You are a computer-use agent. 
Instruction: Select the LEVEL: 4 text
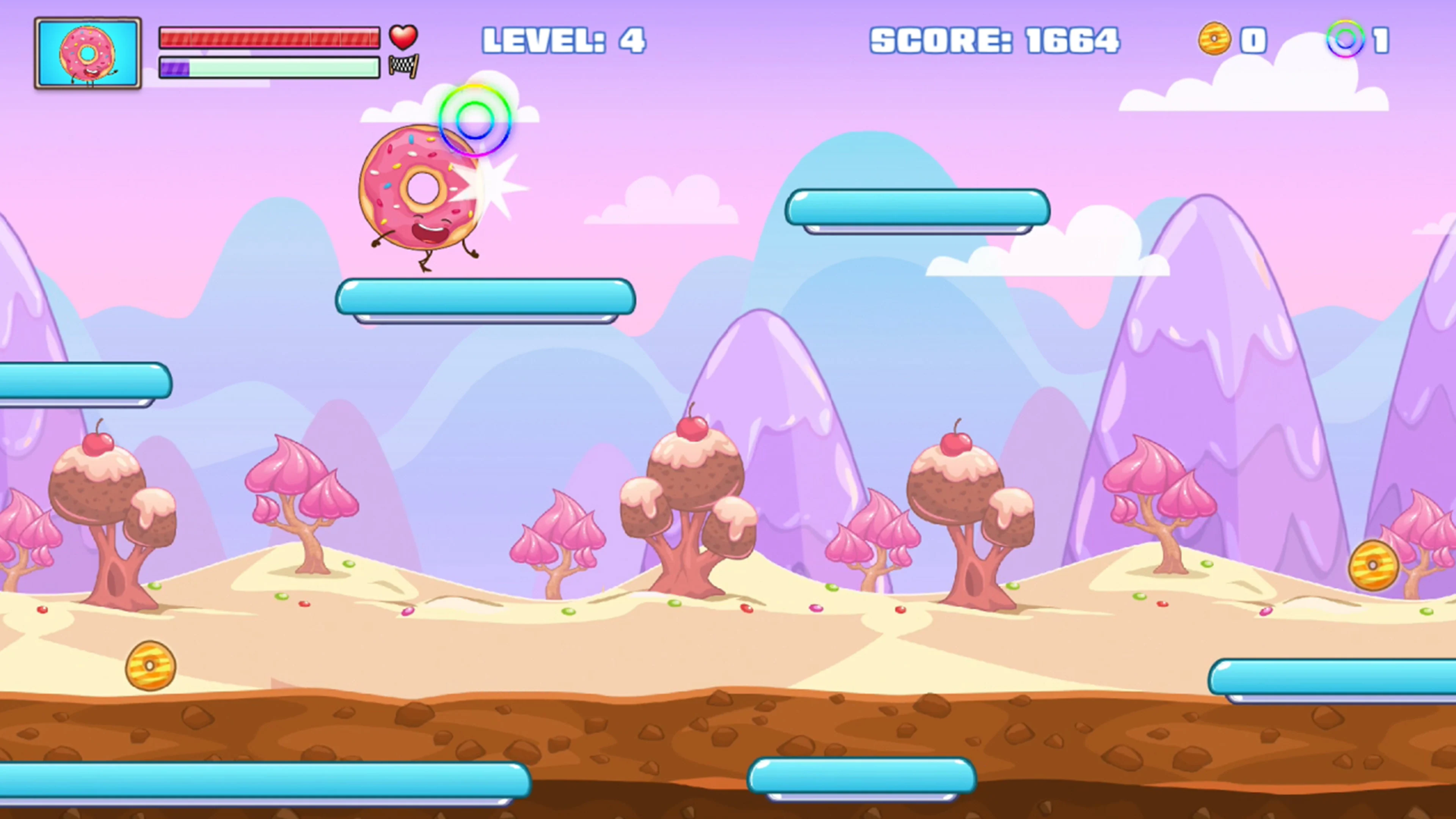pos(564,39)
